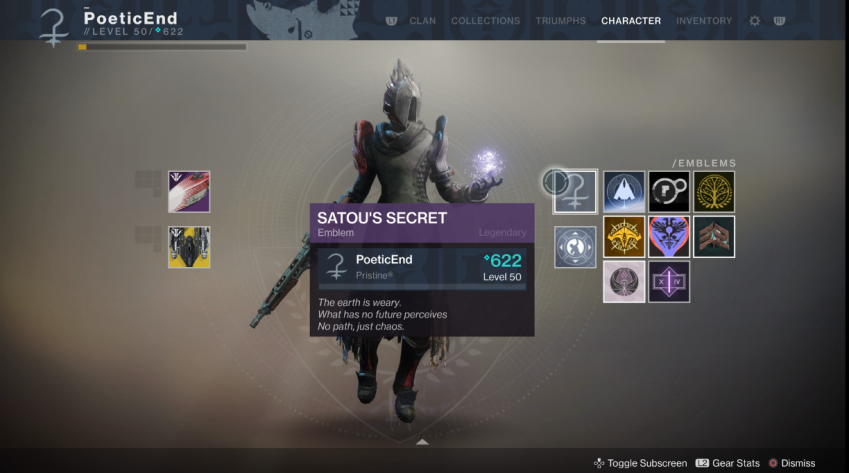The width and height of the screenshot is (849, 473).
Task: Select the red and white sparrow vehicle slot
Action: (x=189, y=191)
